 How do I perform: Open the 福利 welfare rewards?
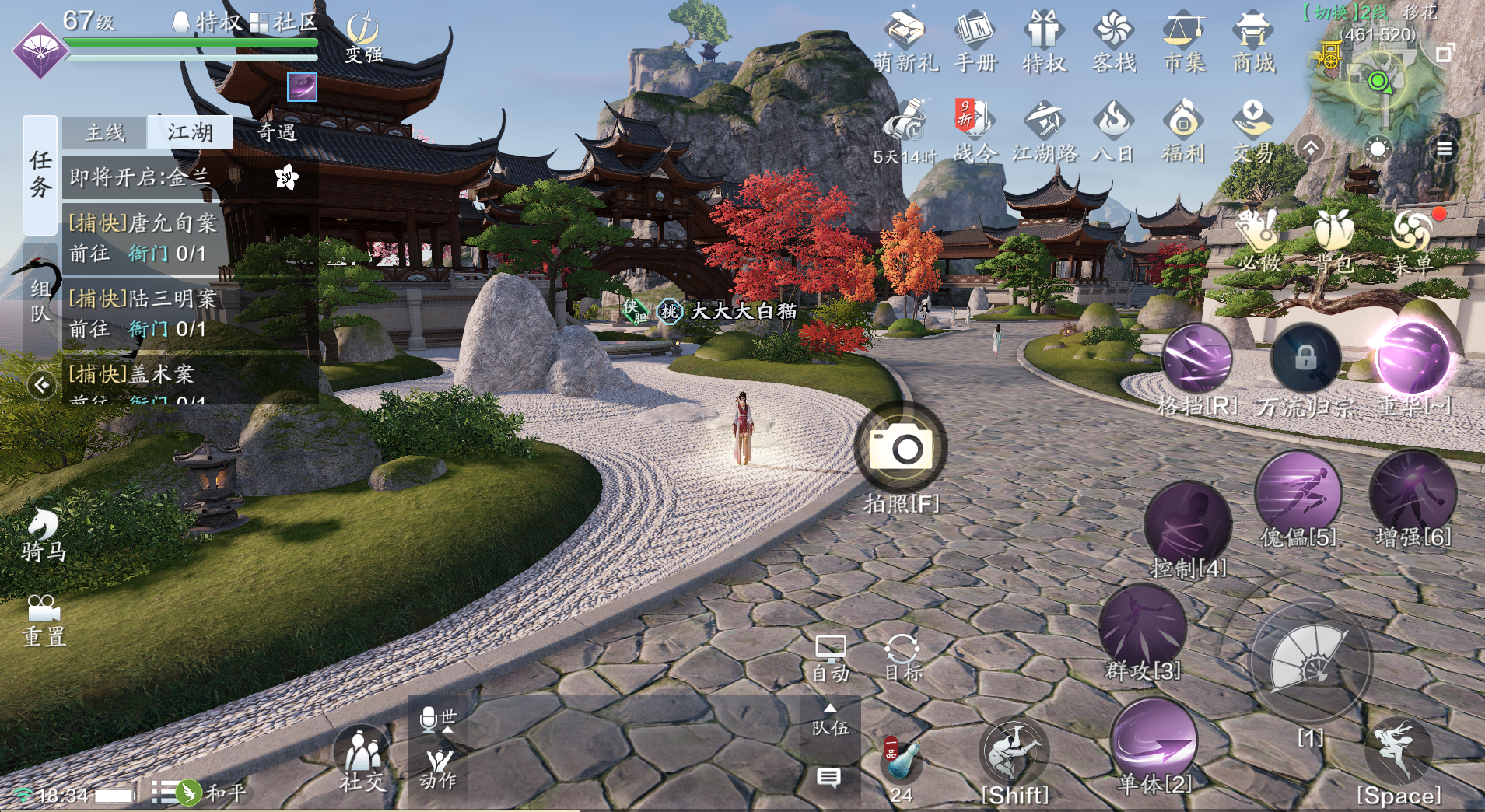click(1183, 131)
